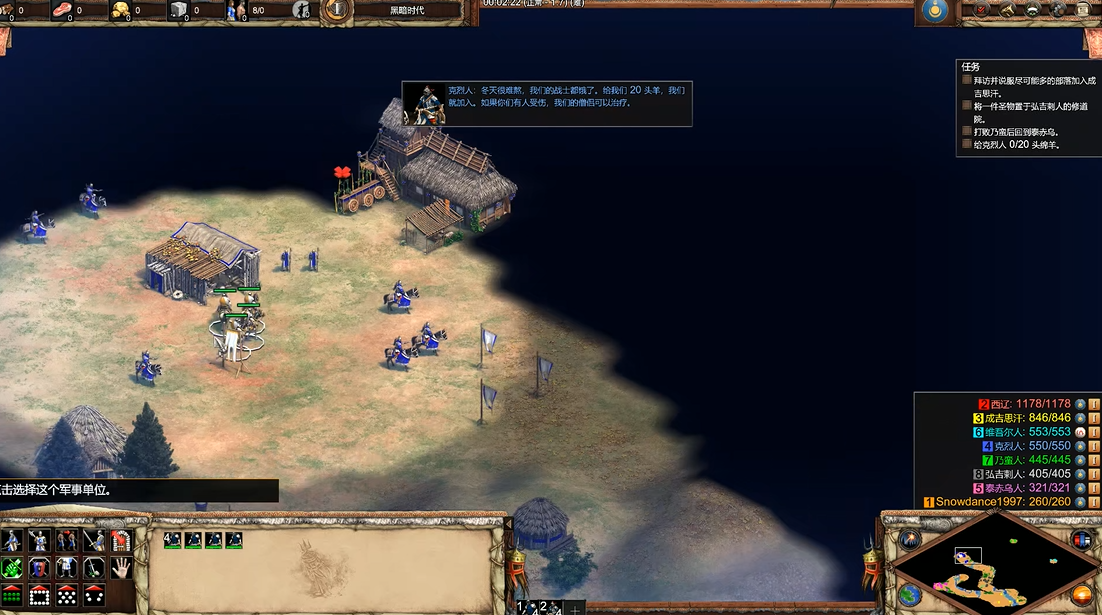This screenshot has width=1102, height=615.
Task: Choose the no-attack stance hand icon
Action: tap(121, 568)
